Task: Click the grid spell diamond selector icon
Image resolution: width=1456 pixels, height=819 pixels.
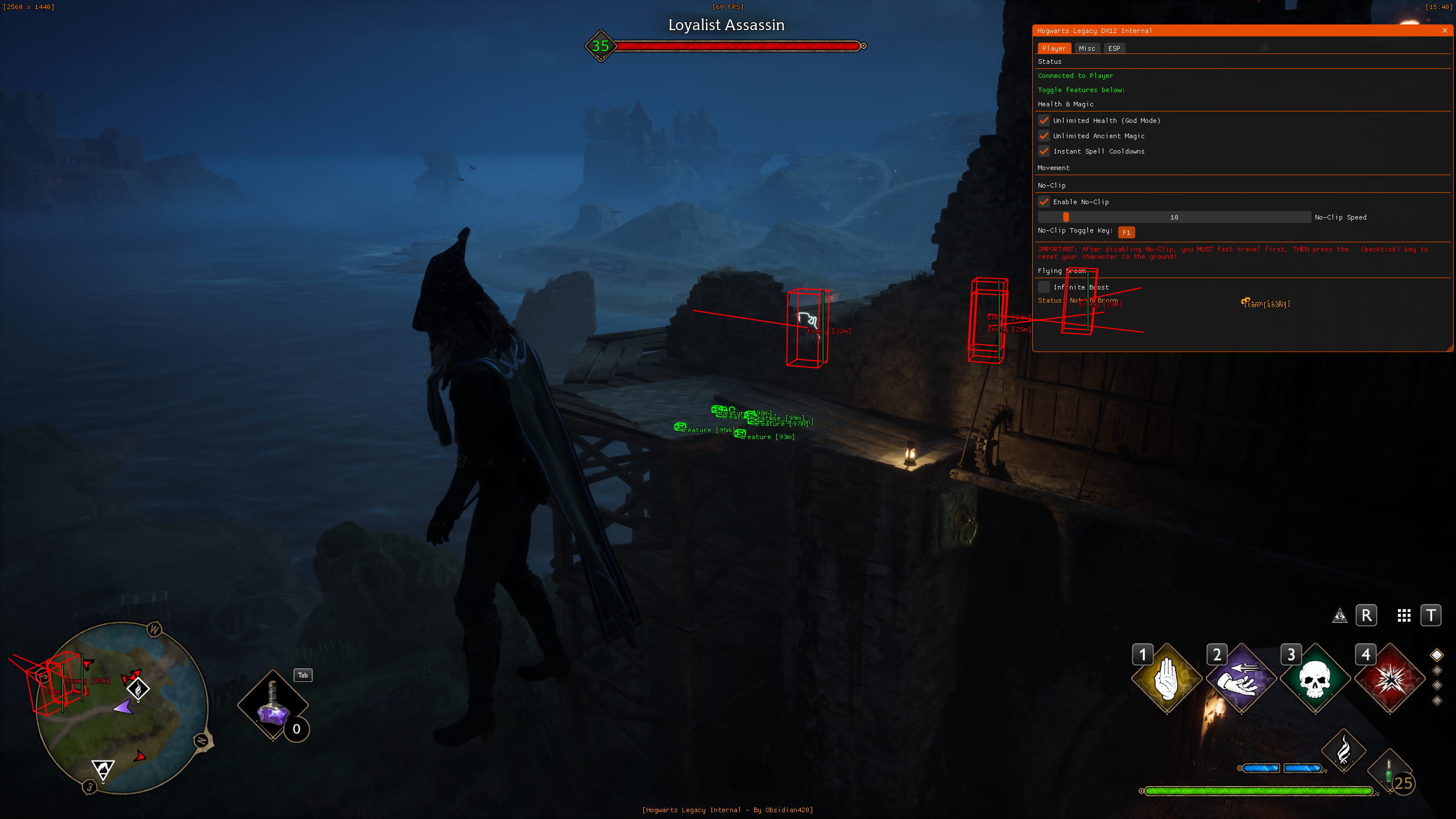Action: pyautogui.click(x=1405, y=615)
